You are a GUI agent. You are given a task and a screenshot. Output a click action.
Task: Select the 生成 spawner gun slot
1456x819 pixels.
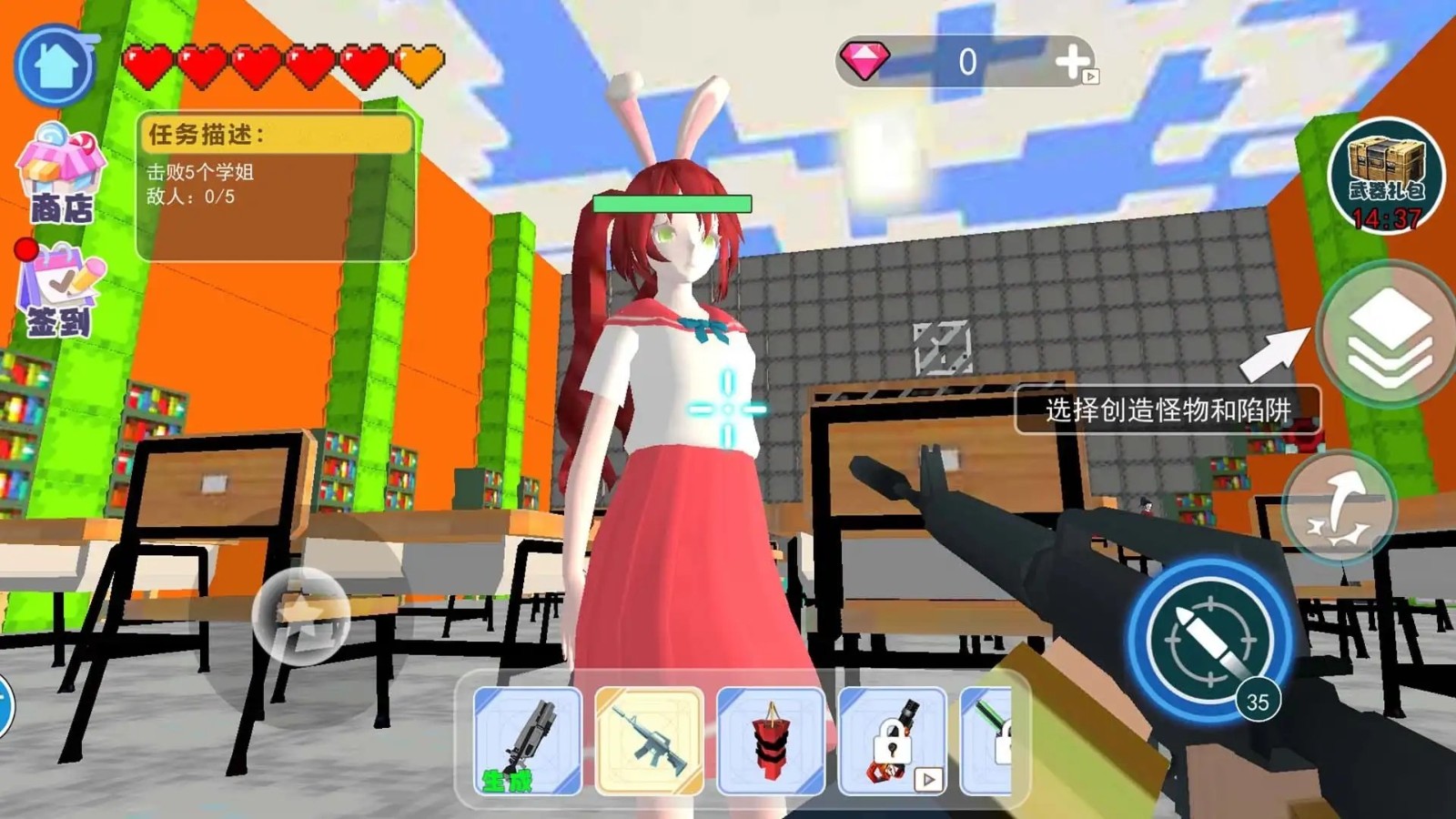(x=528, y=741)
